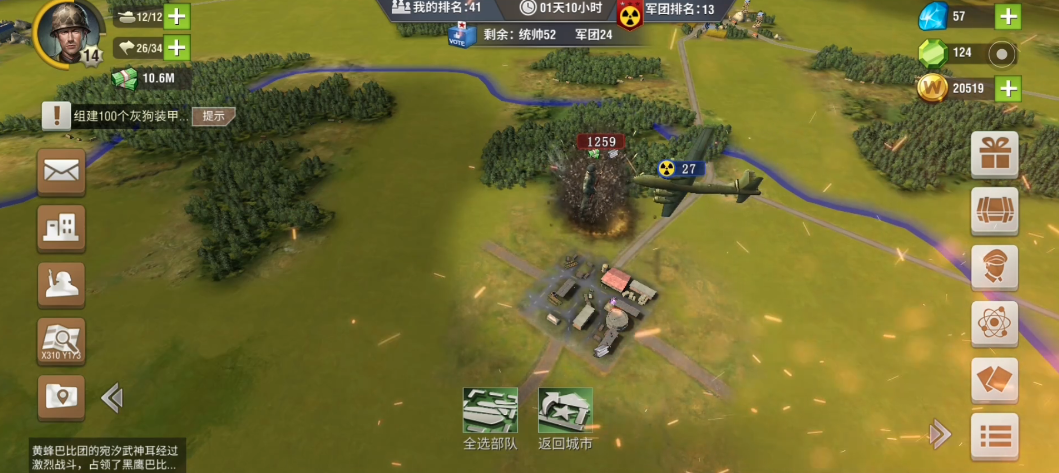Open the atom research icon
The width and height of the screenshot is (1059, 473).
(x=994, y=324)
